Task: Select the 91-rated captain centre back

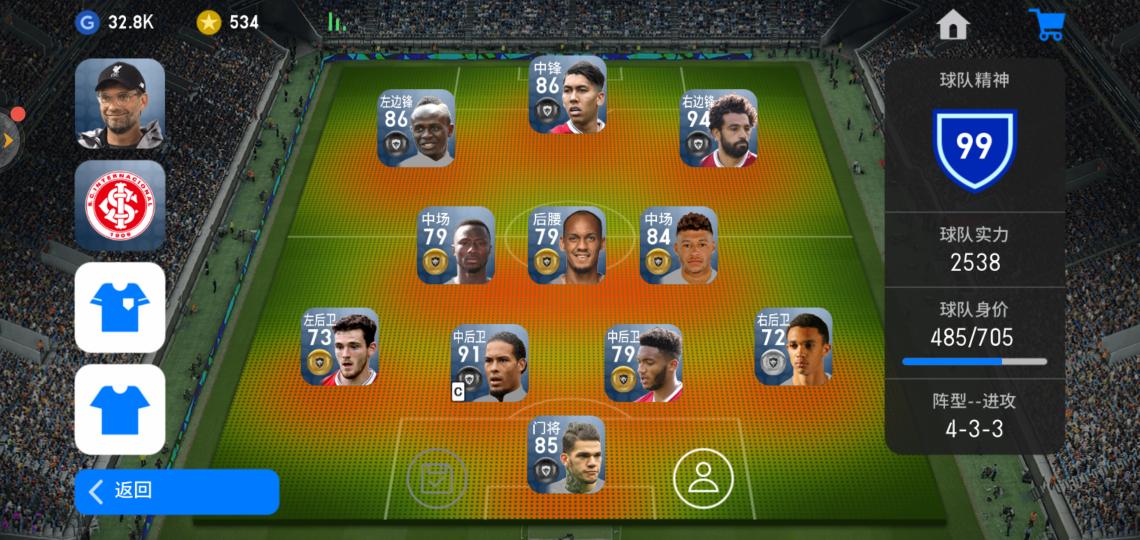Action: click(x=490, y=363)
